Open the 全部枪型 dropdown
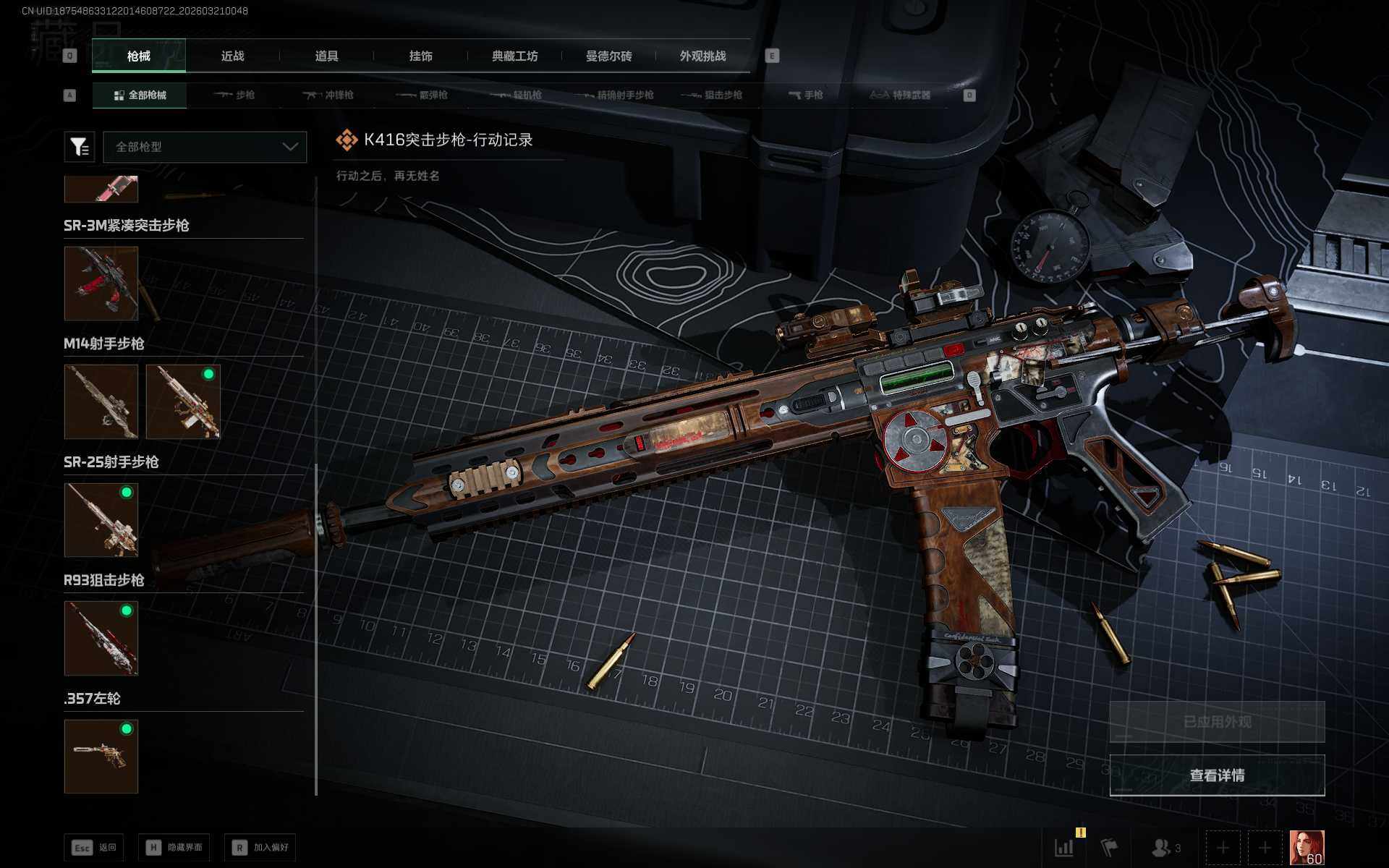The image size is (1389, 868). tap(205, 147)
